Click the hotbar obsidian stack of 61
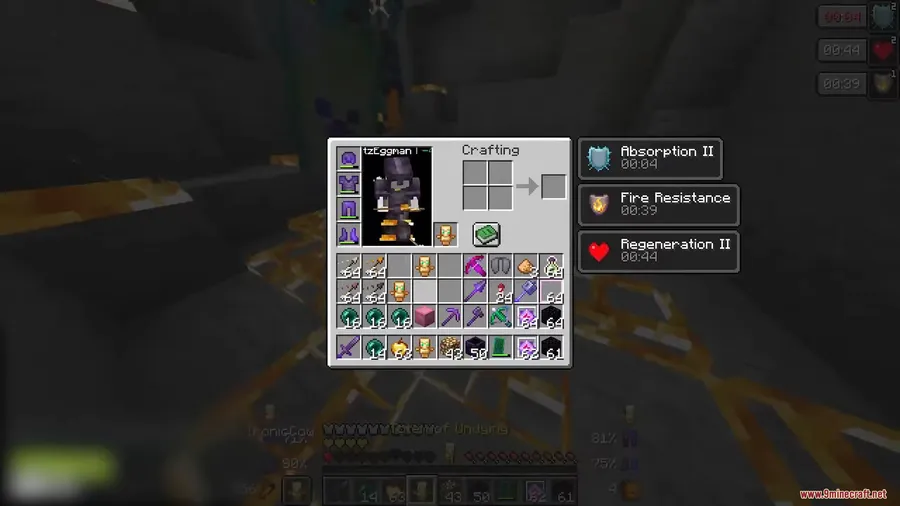This screenshot has width=900, height=506. (x=551, y=348)
